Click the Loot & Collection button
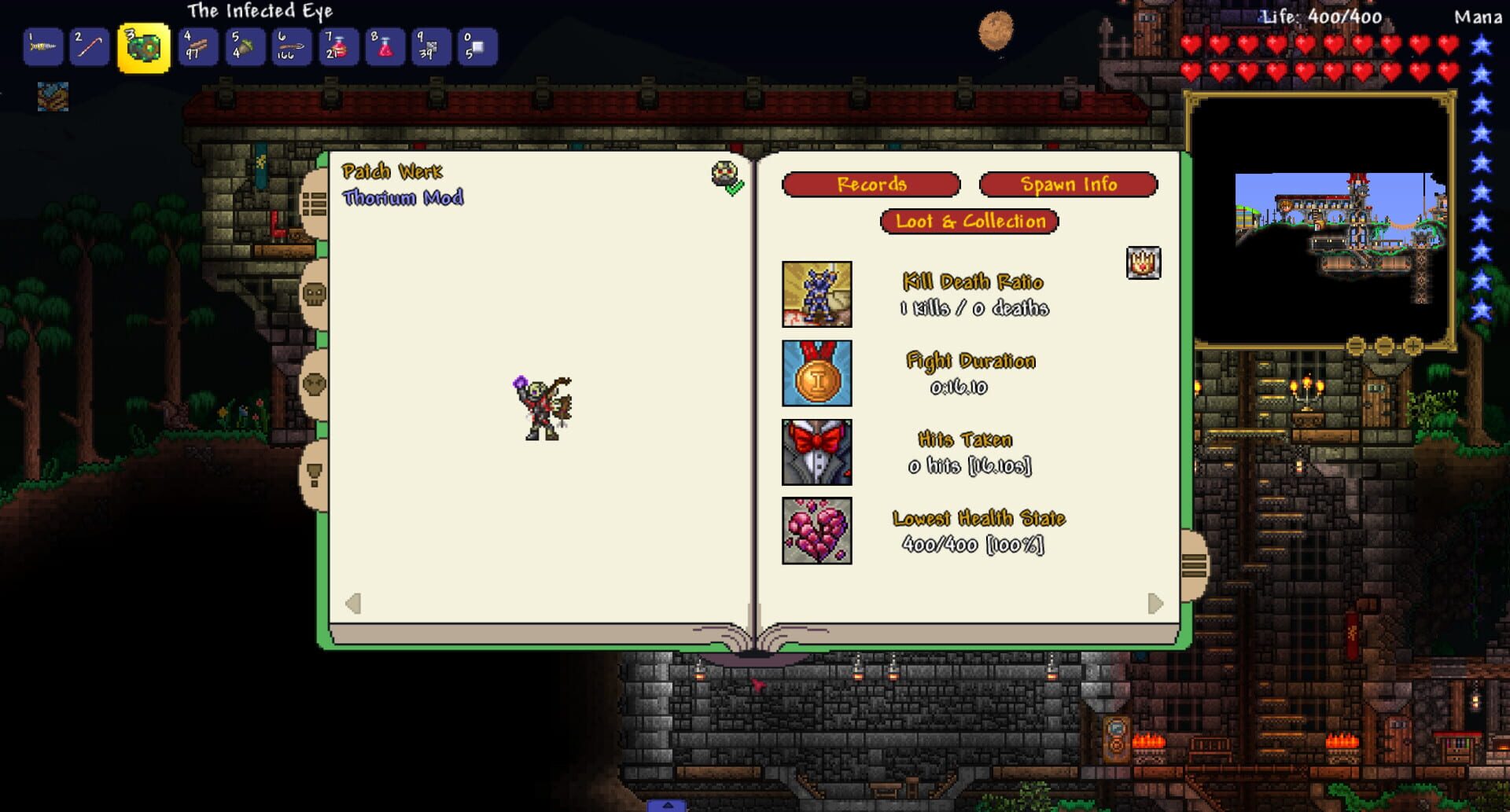 970,222
